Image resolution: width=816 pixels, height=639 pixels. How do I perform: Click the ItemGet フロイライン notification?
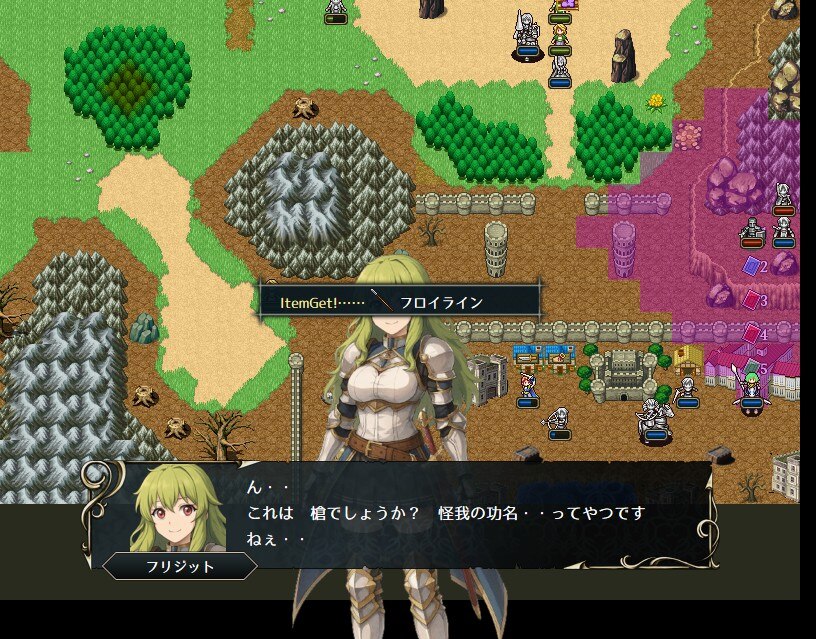[x=400, y=302]
